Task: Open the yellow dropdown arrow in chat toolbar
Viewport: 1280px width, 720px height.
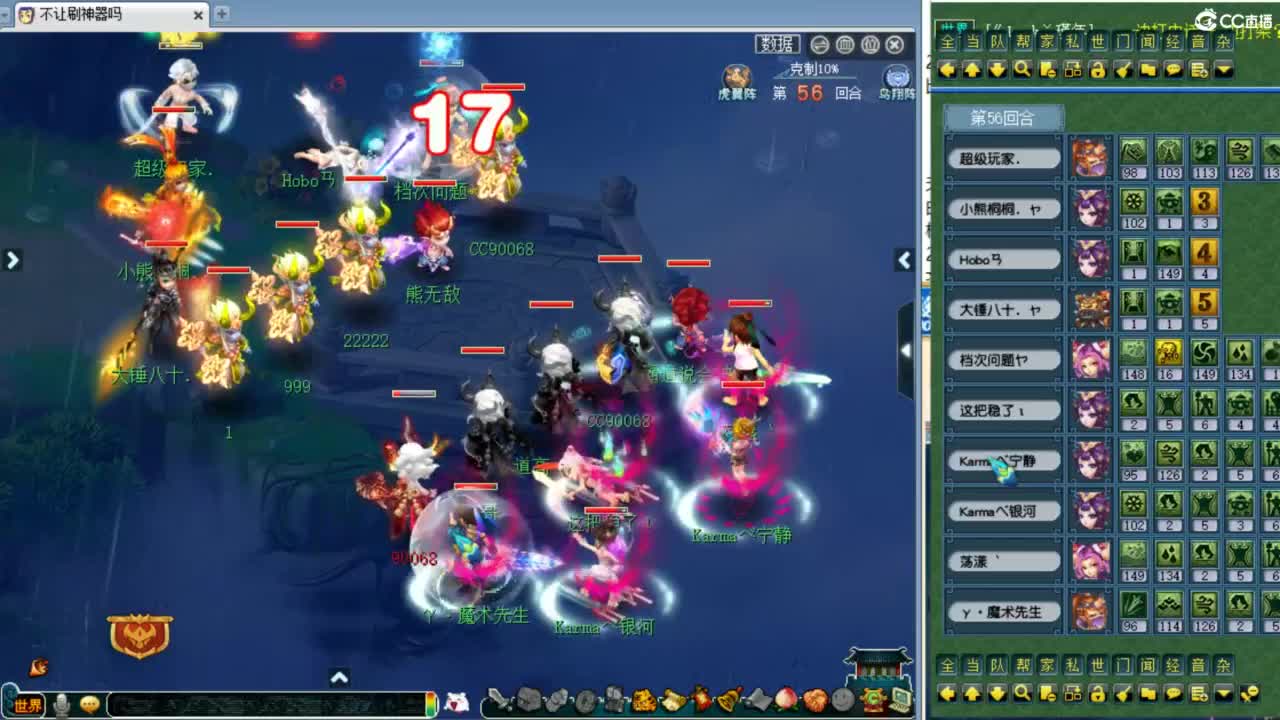Action: [x=1224, y=70]
